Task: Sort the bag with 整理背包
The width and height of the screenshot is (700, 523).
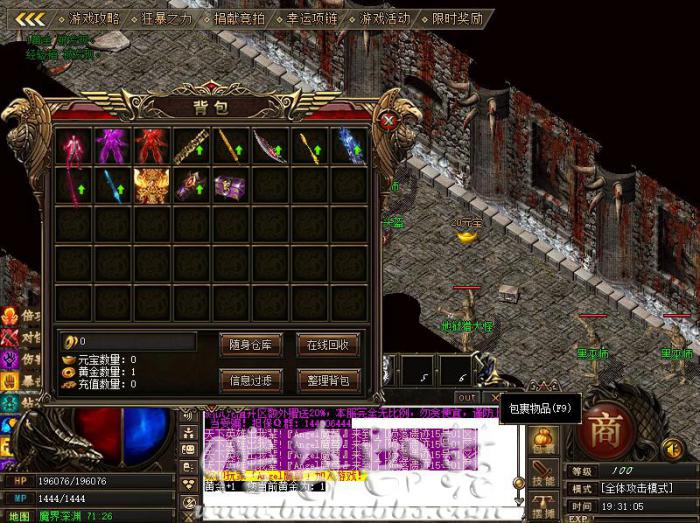Action: click(327, 380)
